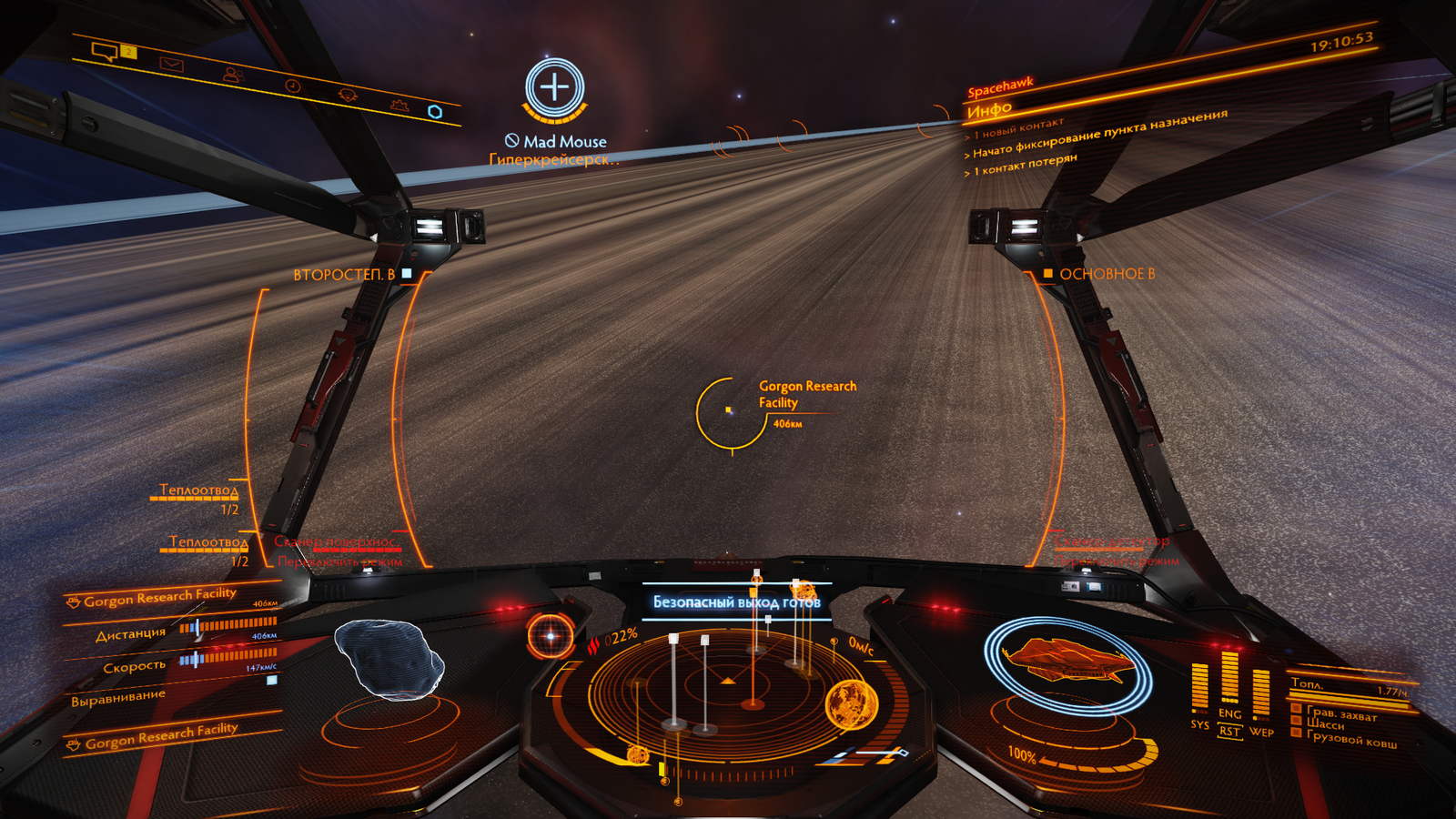Open the clock history tab
Screen dimensions: 1456x819
point(293,86)
